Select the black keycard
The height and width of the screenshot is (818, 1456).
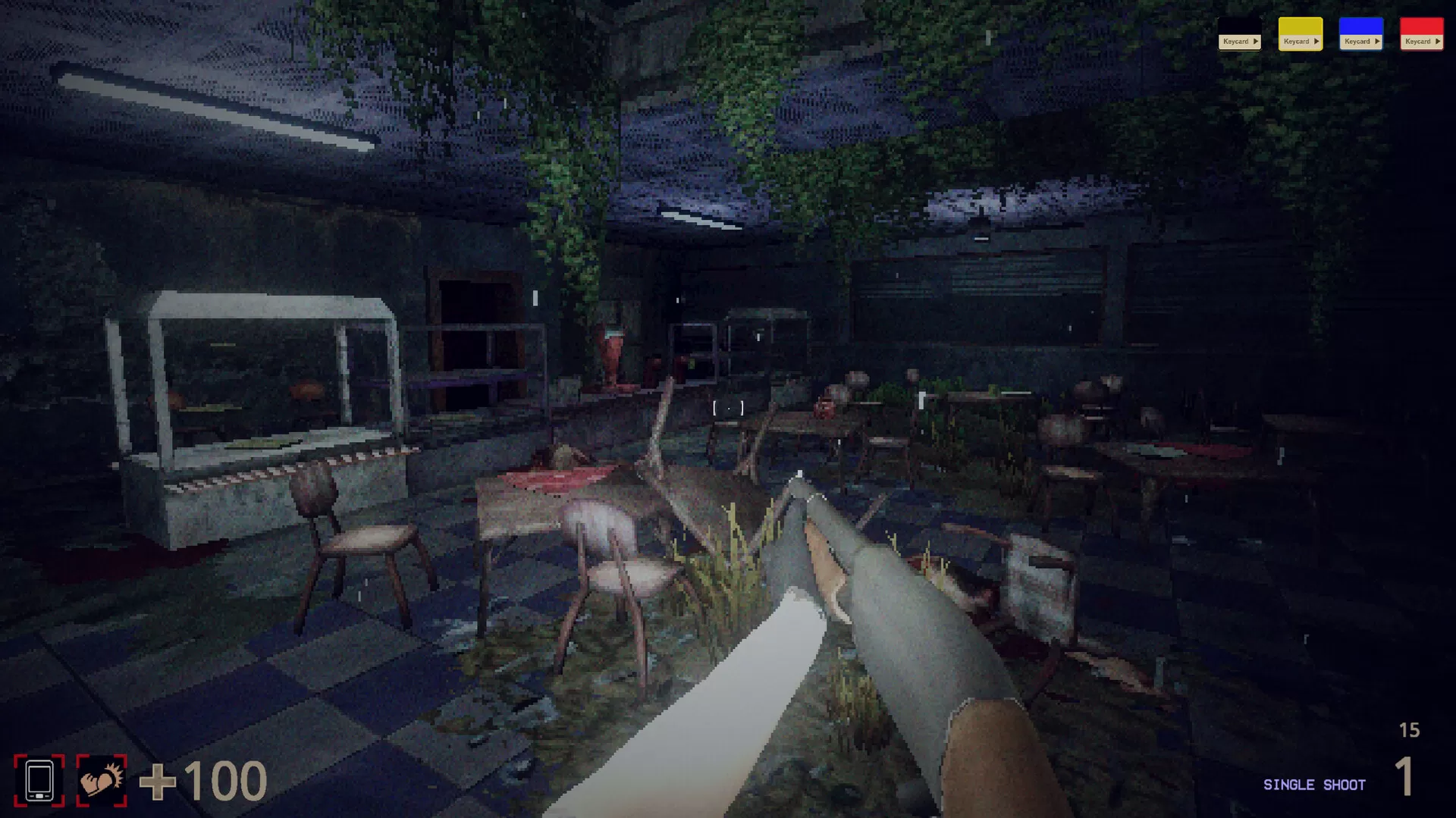click(x=1239, y=34)
